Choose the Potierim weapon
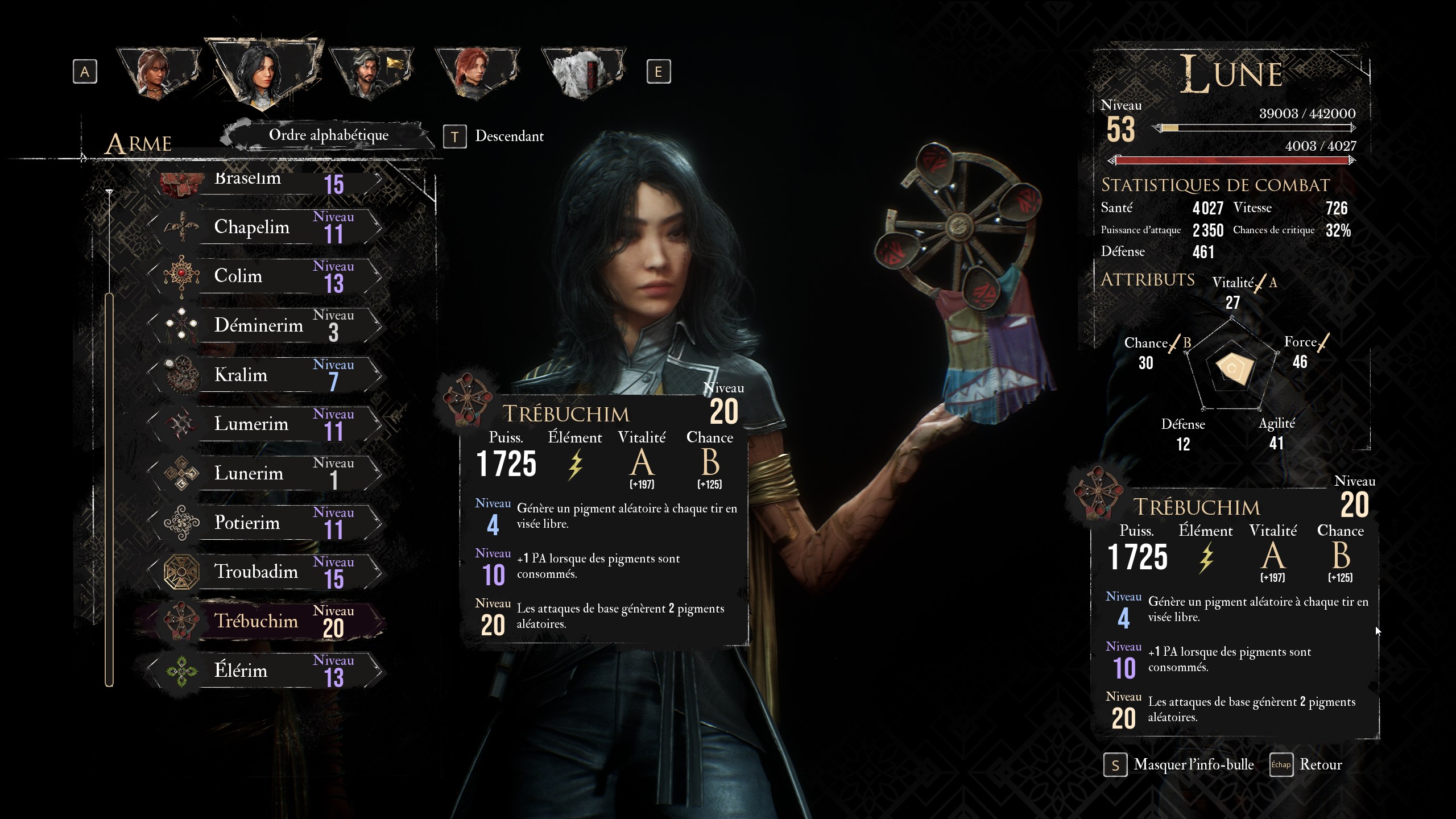Screen dimensions: 1456x819 tap(266, 523)
